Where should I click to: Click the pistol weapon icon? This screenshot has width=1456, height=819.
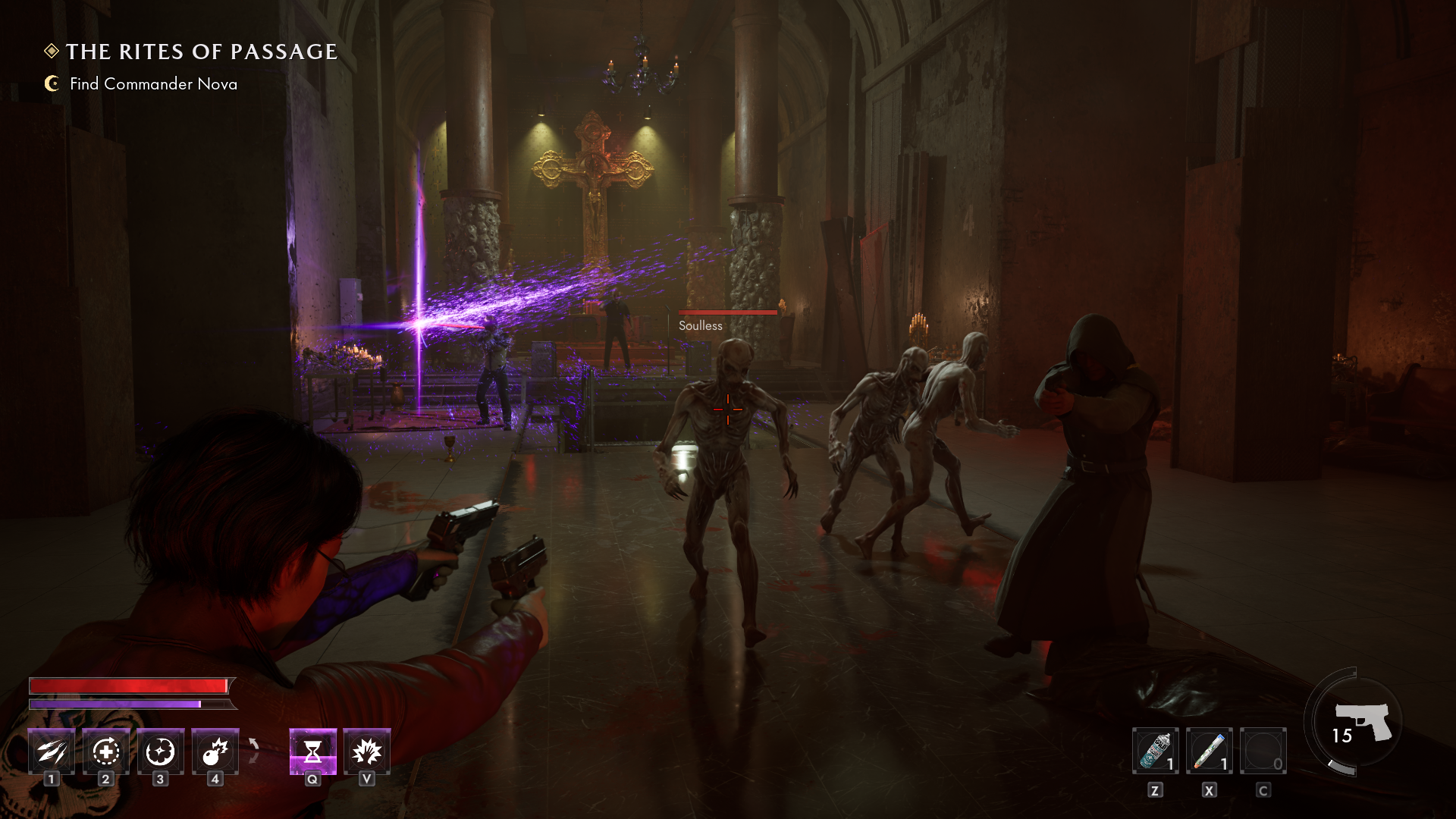pyautogui.click(x=1363, y=721)
